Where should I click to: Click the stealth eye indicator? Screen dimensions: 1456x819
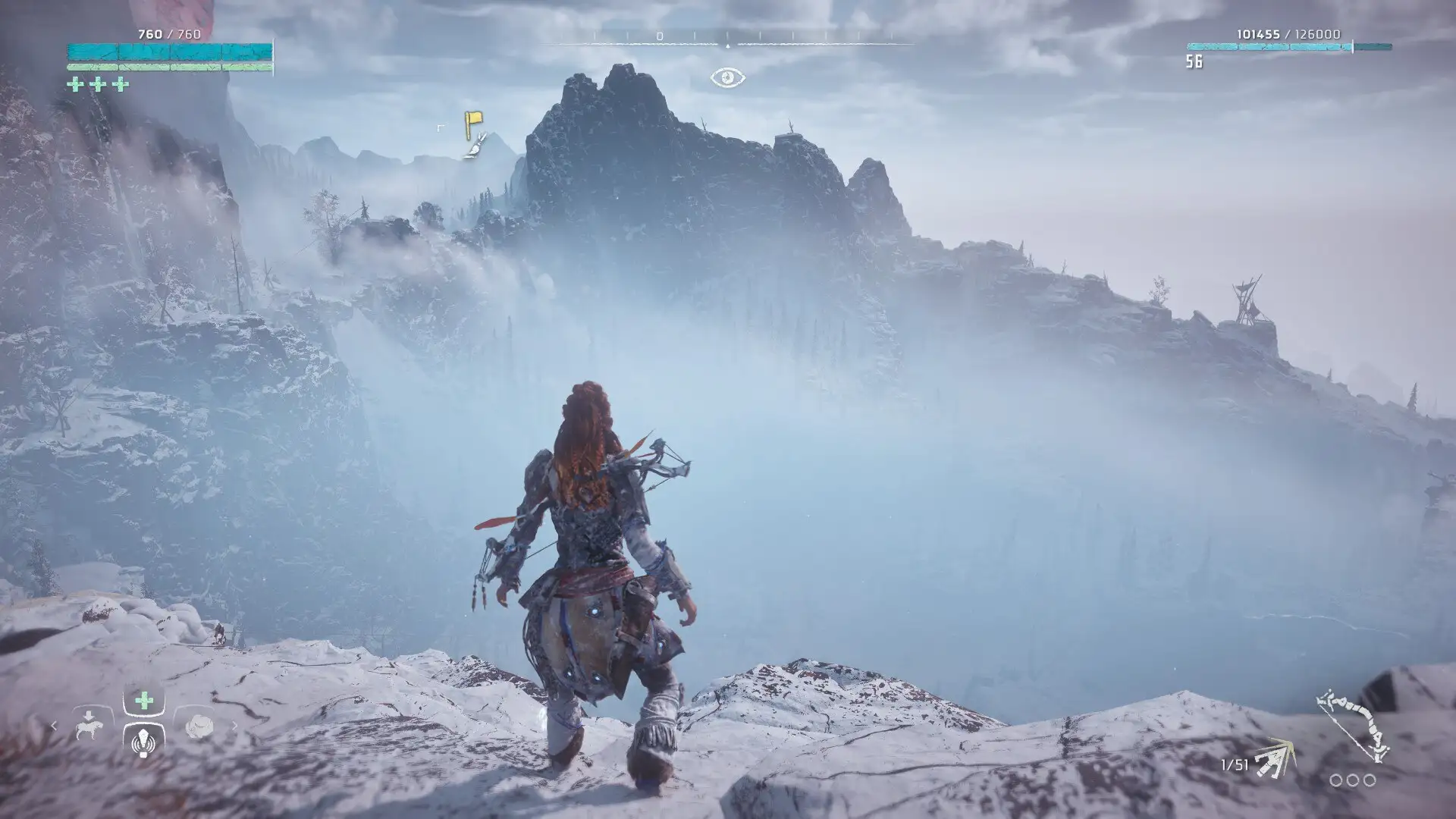pyautogui.click(x=727, y=77)
